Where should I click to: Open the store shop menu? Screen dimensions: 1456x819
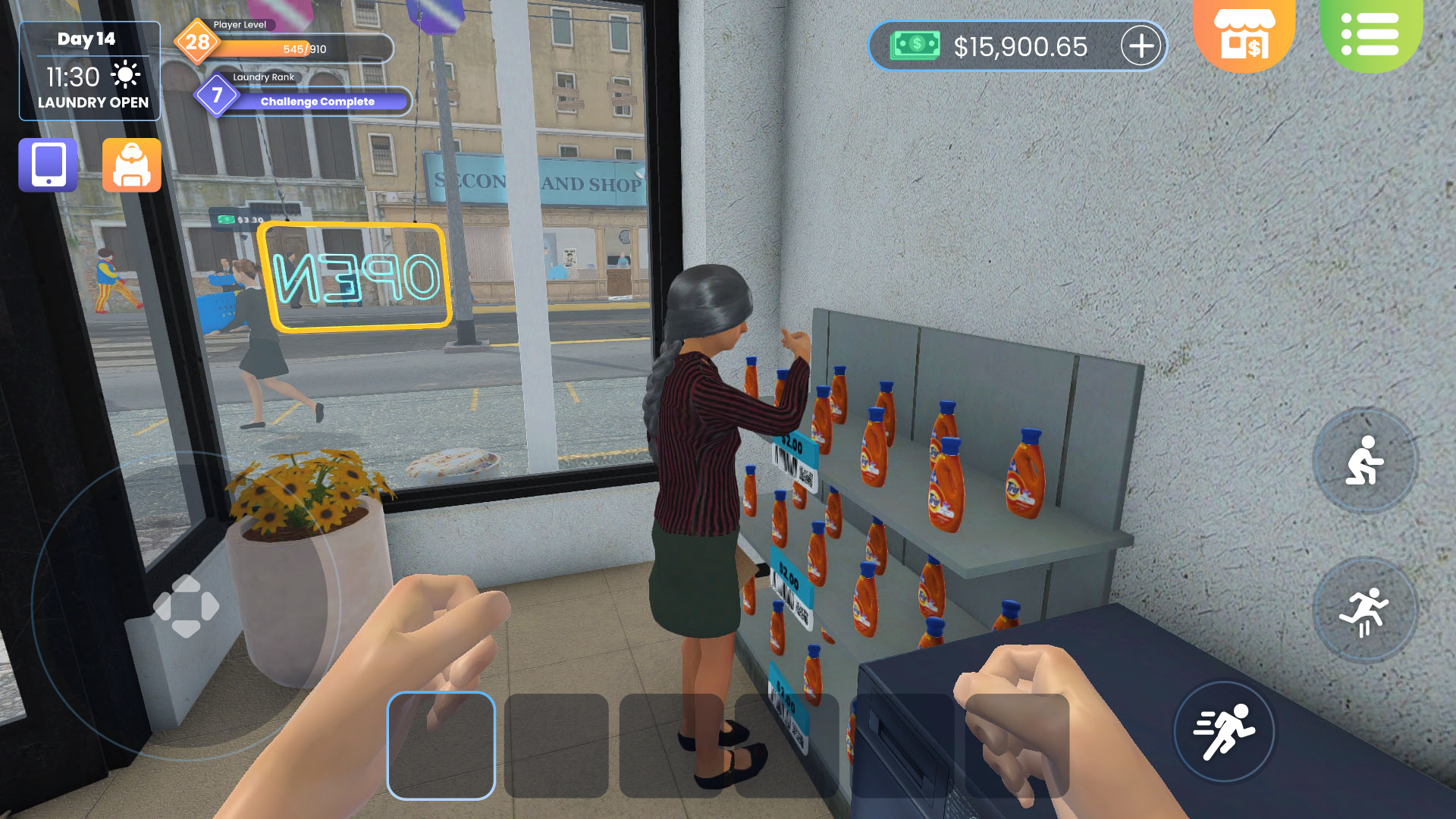click(x=1244, y=34)
